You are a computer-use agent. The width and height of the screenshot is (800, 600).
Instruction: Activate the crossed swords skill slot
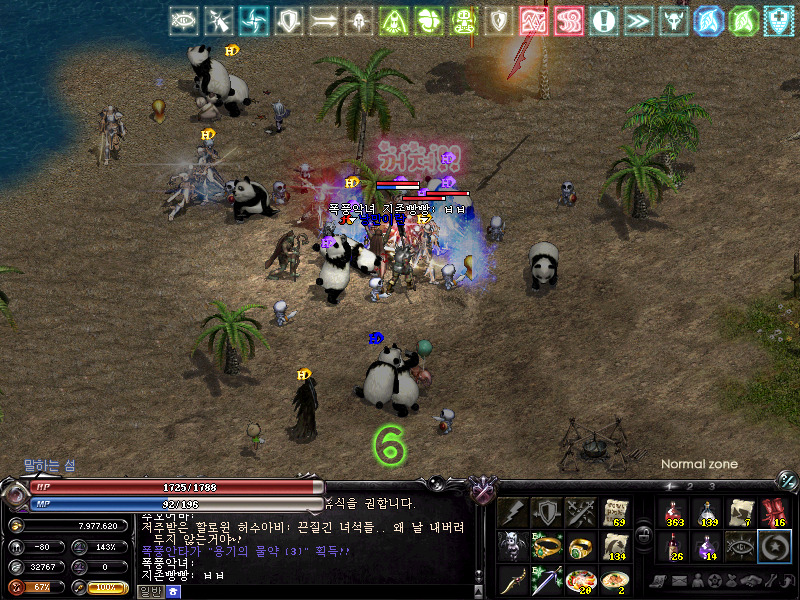[x=581, y=512]
